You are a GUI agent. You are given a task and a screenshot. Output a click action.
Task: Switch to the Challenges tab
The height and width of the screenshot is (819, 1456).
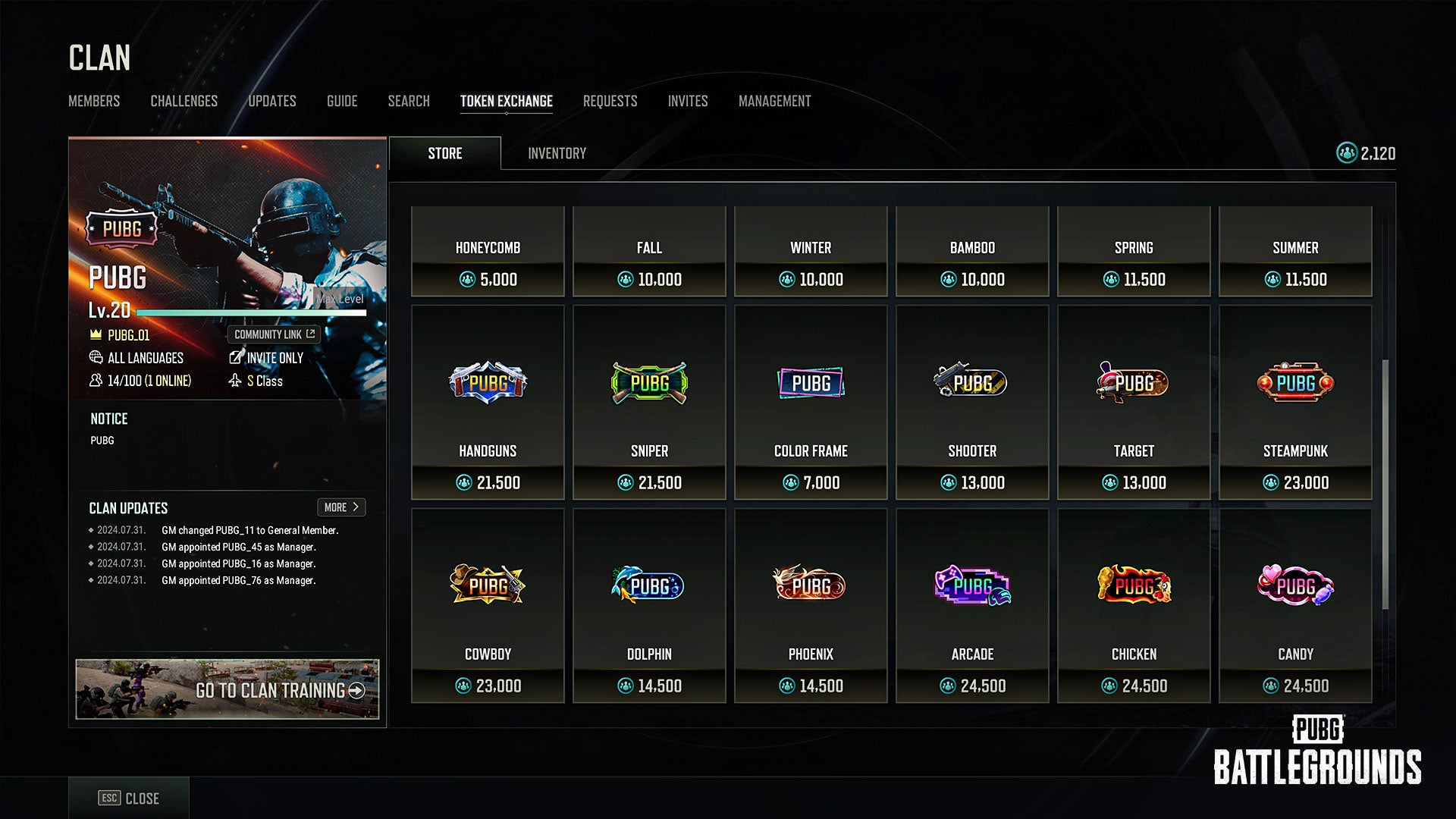coord(184,101)
